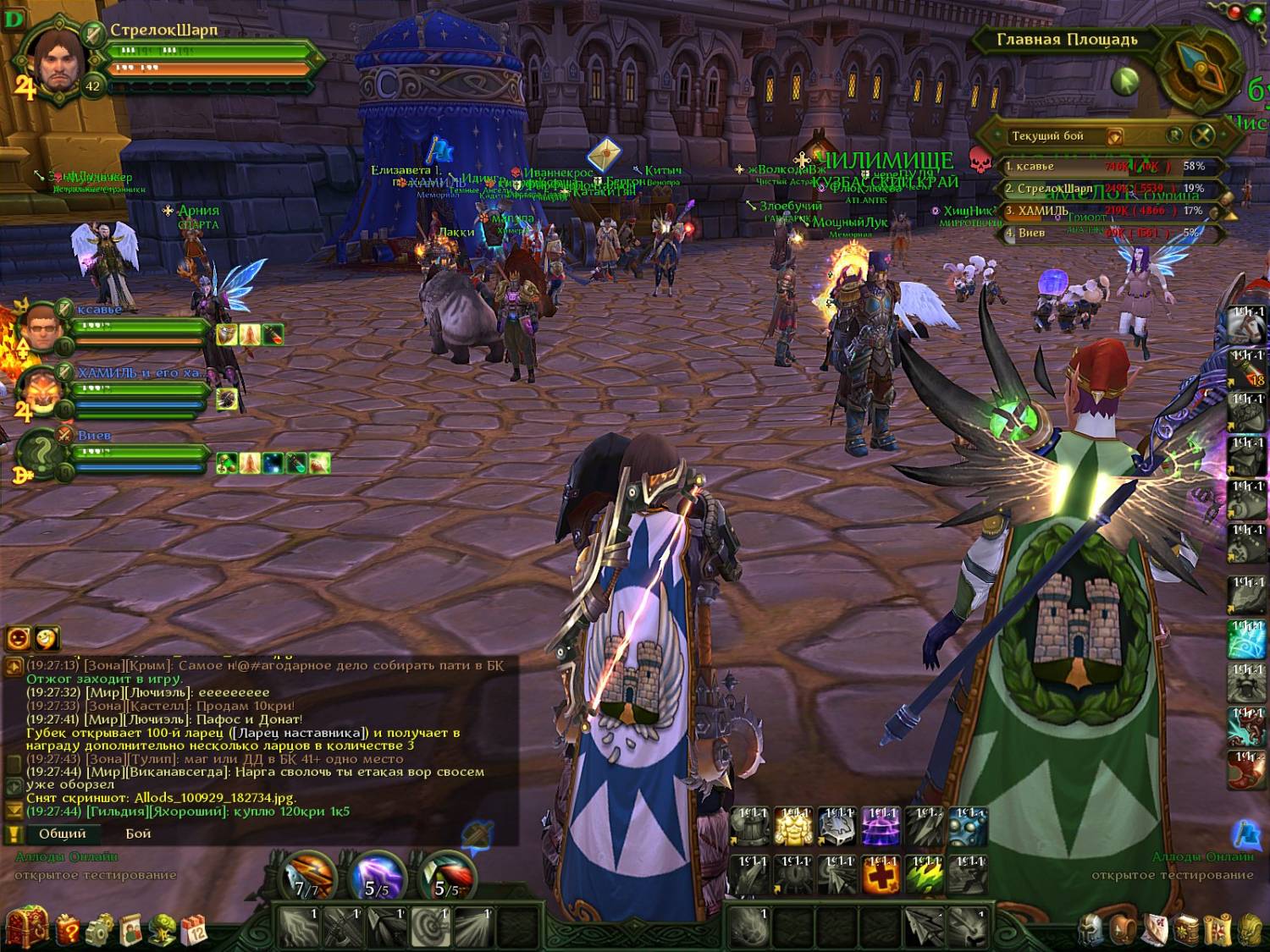Open the Текущий бой dropdown
Image resolution: width=1270 pixels, height=952 pixels.
pos(1115,136)
